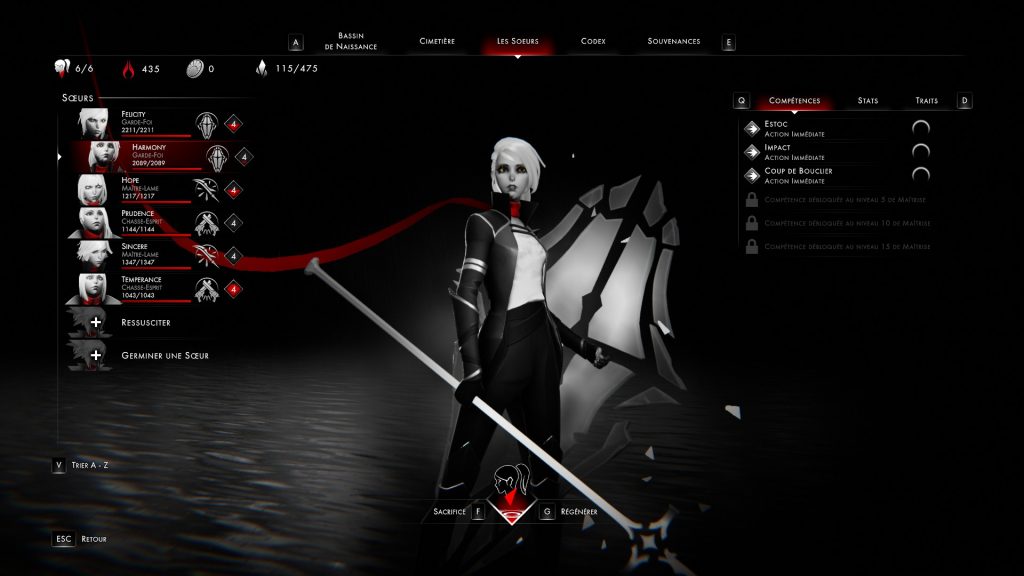Switch to the Cimetière tab
Image resolution: width=1024 pixels, height=576 pixels.
point(436,42)
